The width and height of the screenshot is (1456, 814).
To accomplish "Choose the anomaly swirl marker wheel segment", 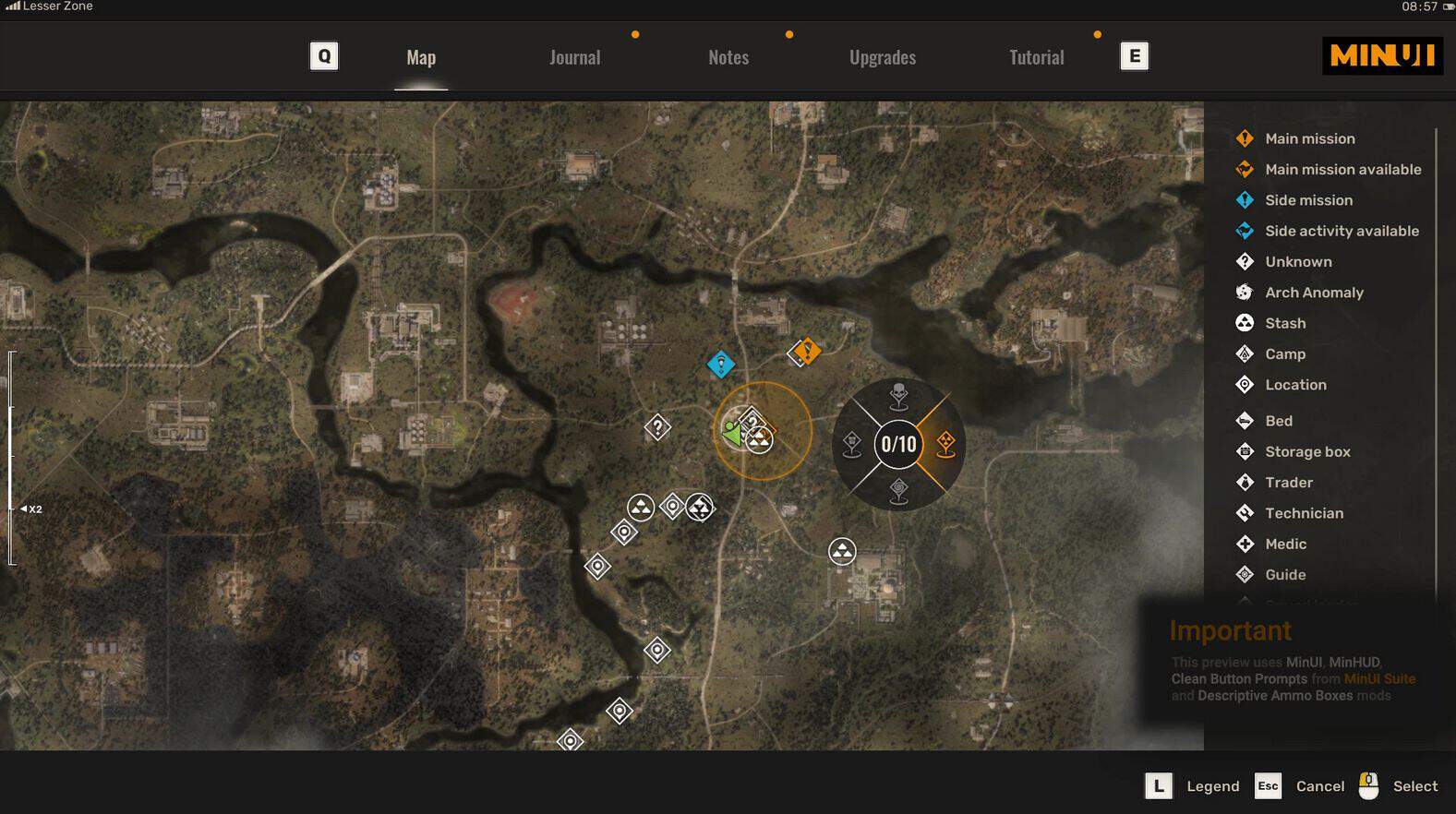I will [x=898, y=491].
